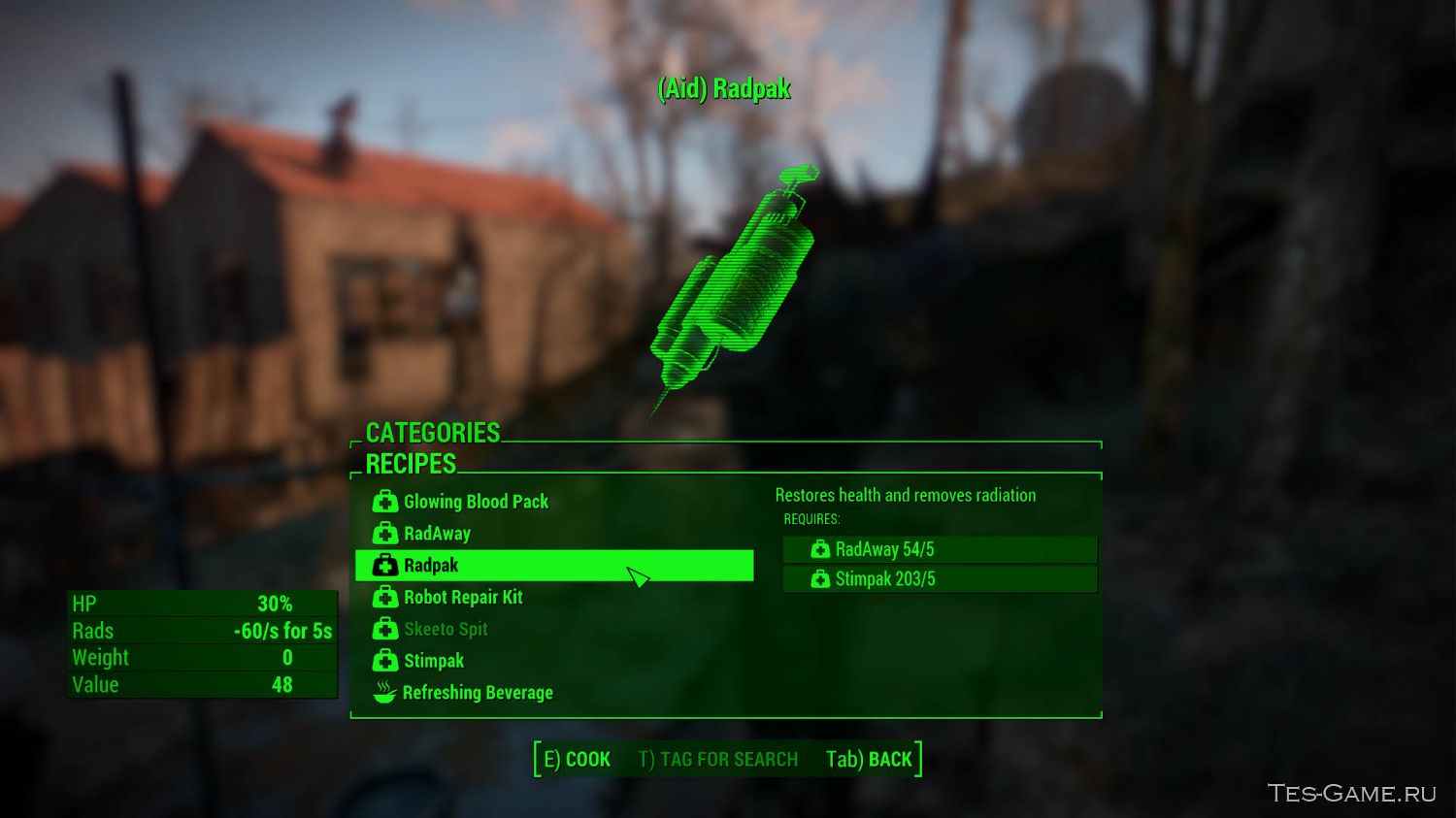Click TAG FOR SEARCH
The width and height of the screenshot is (1456, 818).
[x=718, y=759]
